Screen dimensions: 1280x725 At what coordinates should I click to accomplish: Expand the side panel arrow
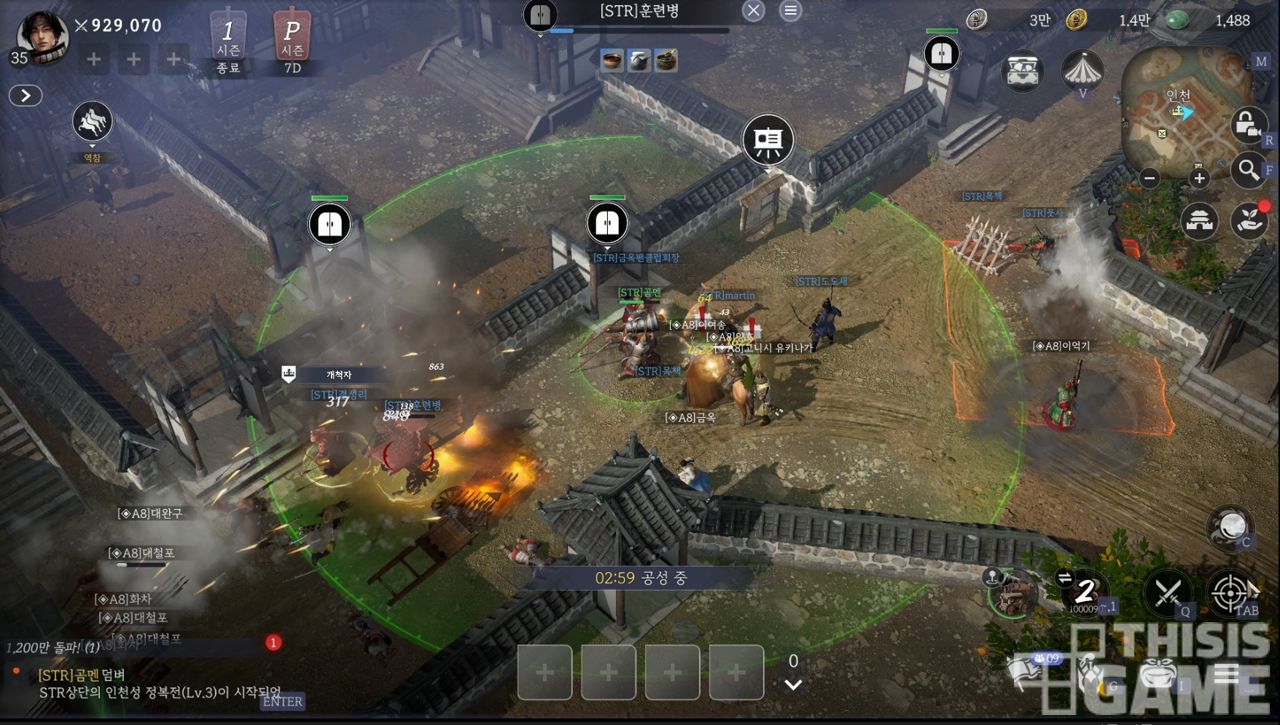tap(25, 96)
